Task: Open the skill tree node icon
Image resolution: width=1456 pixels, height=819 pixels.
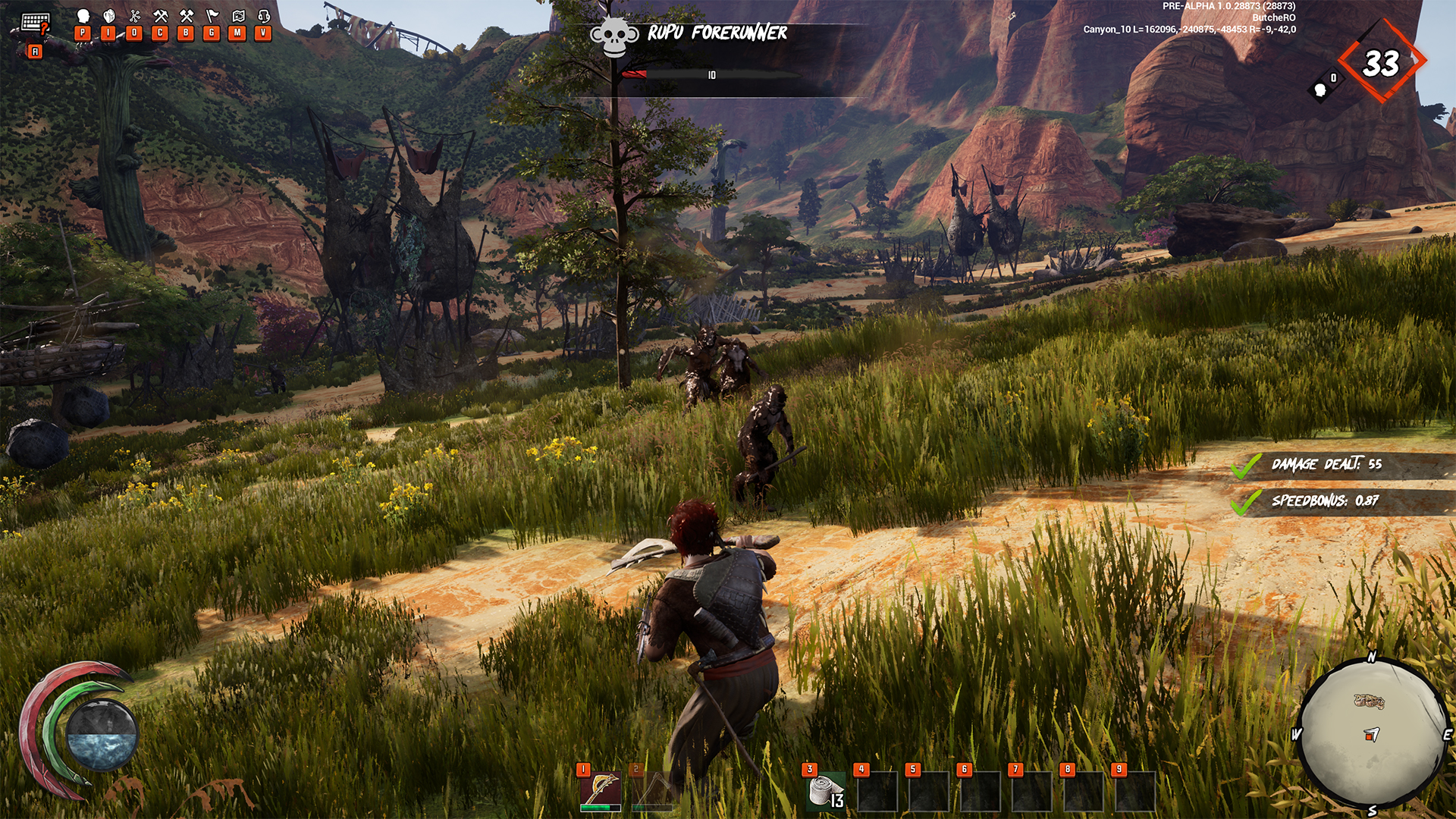Action: (134, 16)
